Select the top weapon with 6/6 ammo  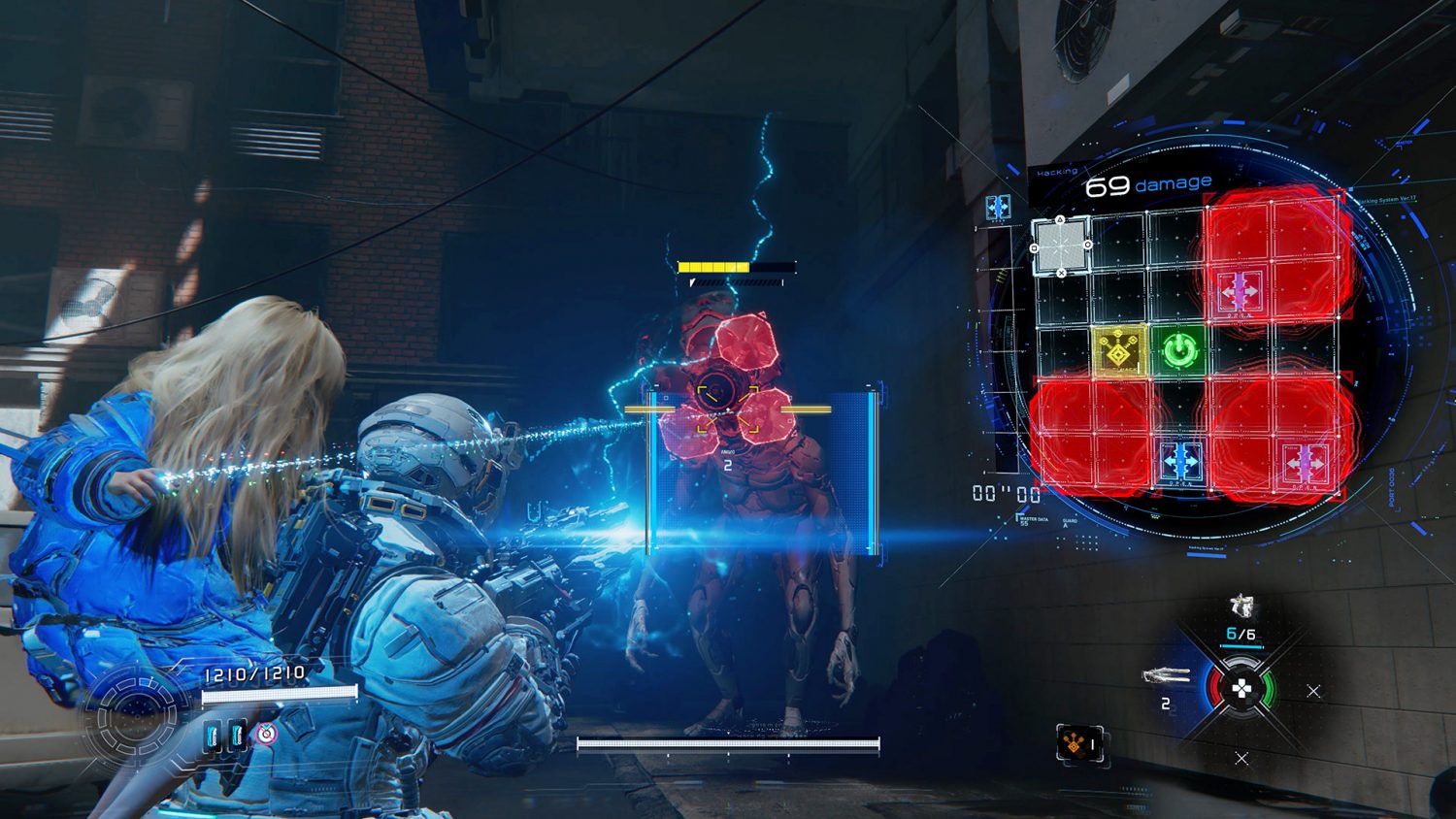coord(1241,608)
